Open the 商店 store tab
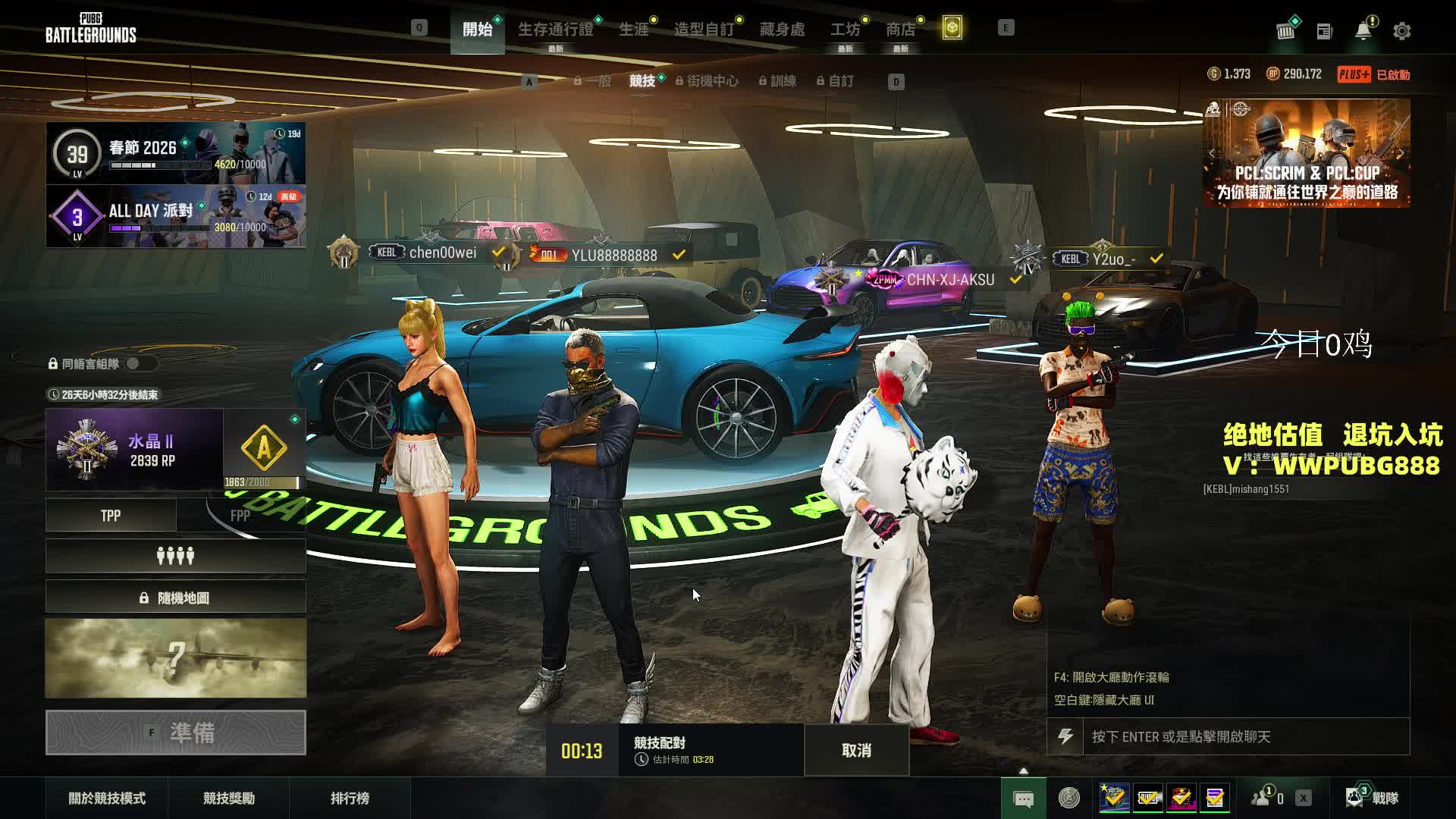This screenshot has height=819, width=1456. coord(900,30)
